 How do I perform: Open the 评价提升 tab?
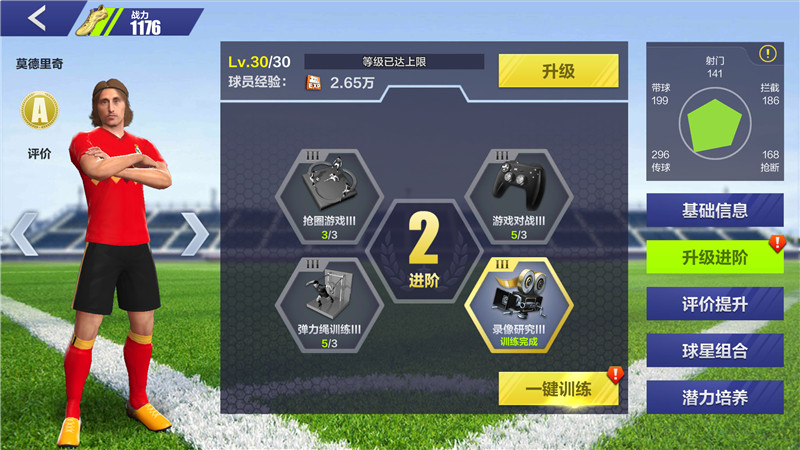pos(714,304)
